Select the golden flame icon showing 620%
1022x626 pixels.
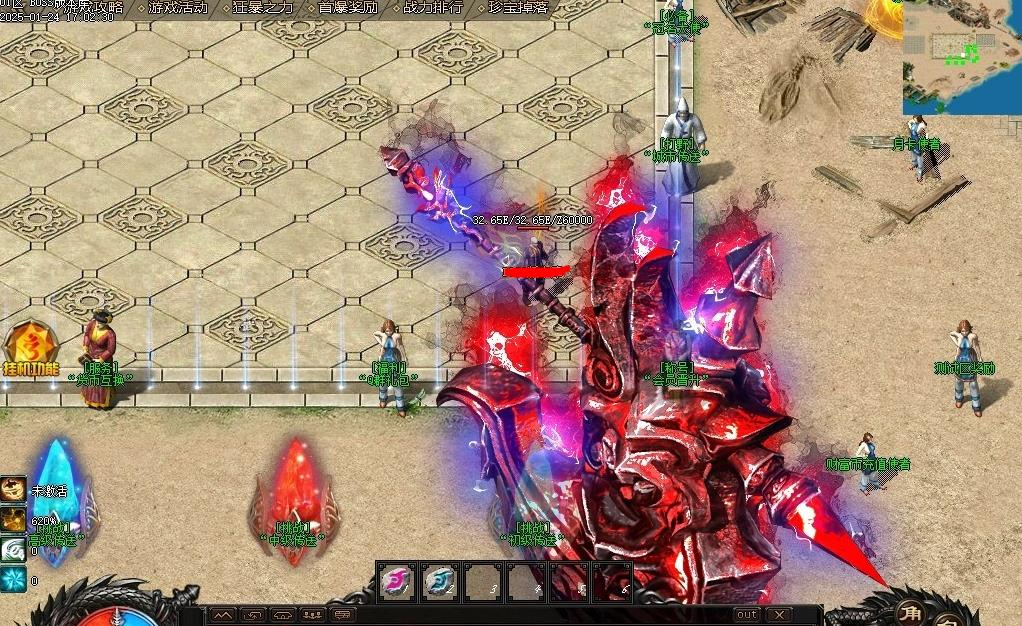[x=13, y=520]
